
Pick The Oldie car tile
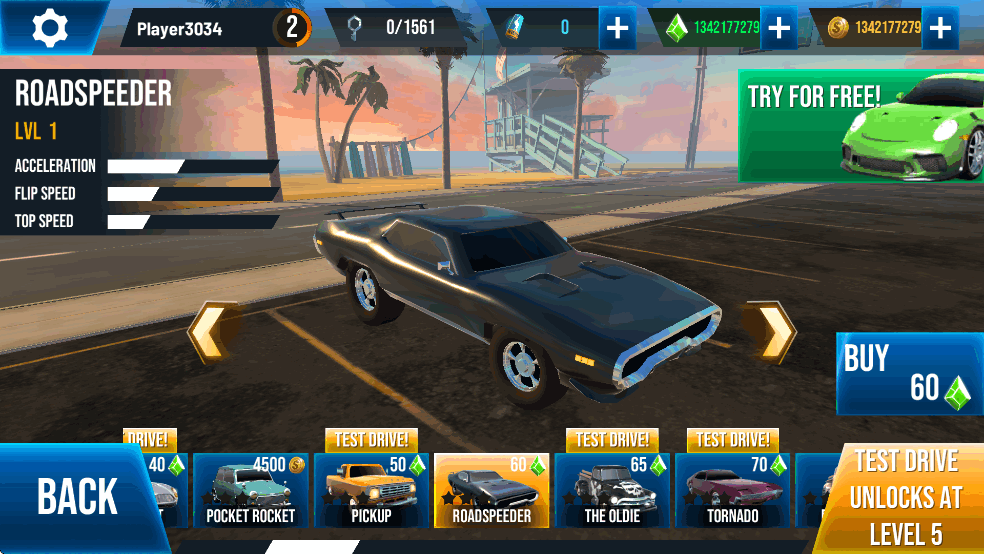click(612, 490)
